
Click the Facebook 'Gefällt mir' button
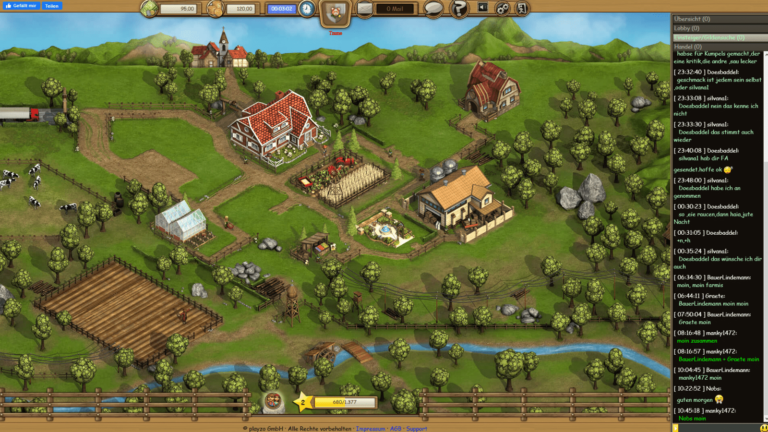20,6
